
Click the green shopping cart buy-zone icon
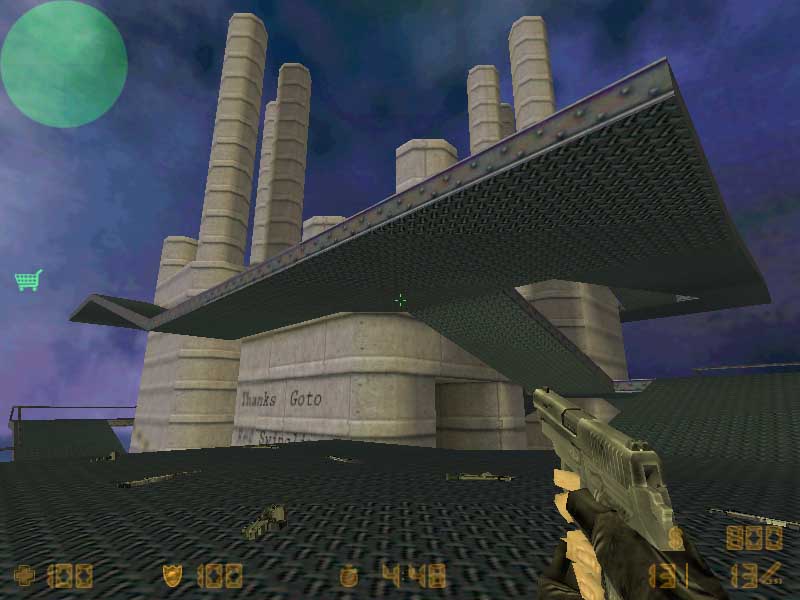pos(28,280)
